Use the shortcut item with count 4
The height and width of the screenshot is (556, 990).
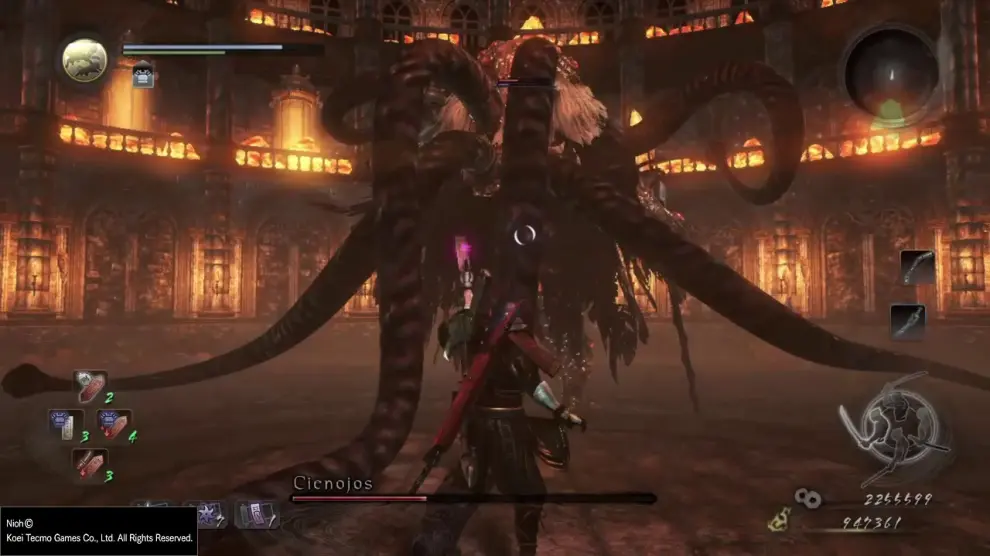pos(113,423)
